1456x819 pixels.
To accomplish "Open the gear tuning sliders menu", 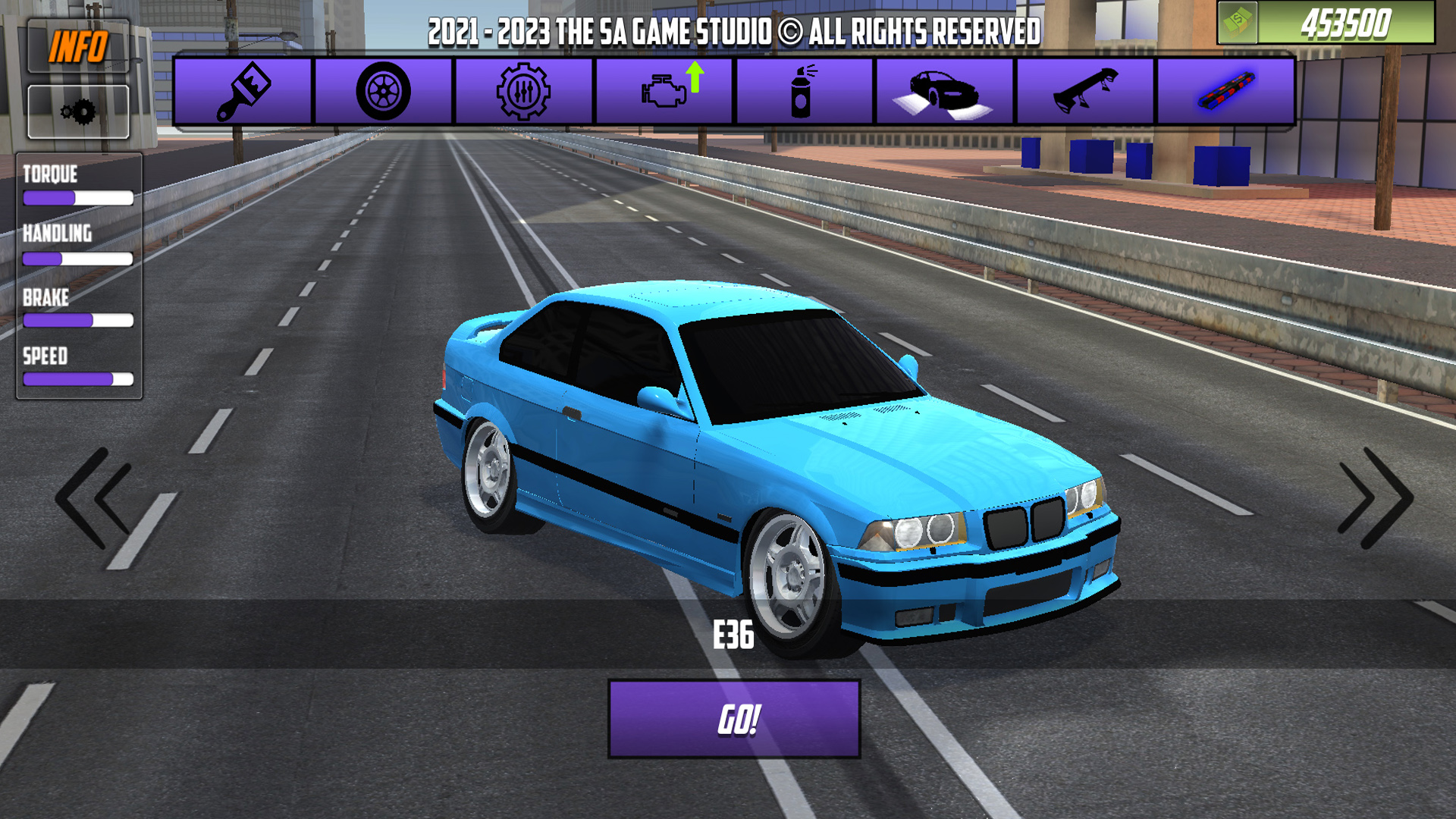I will (523, 92).
